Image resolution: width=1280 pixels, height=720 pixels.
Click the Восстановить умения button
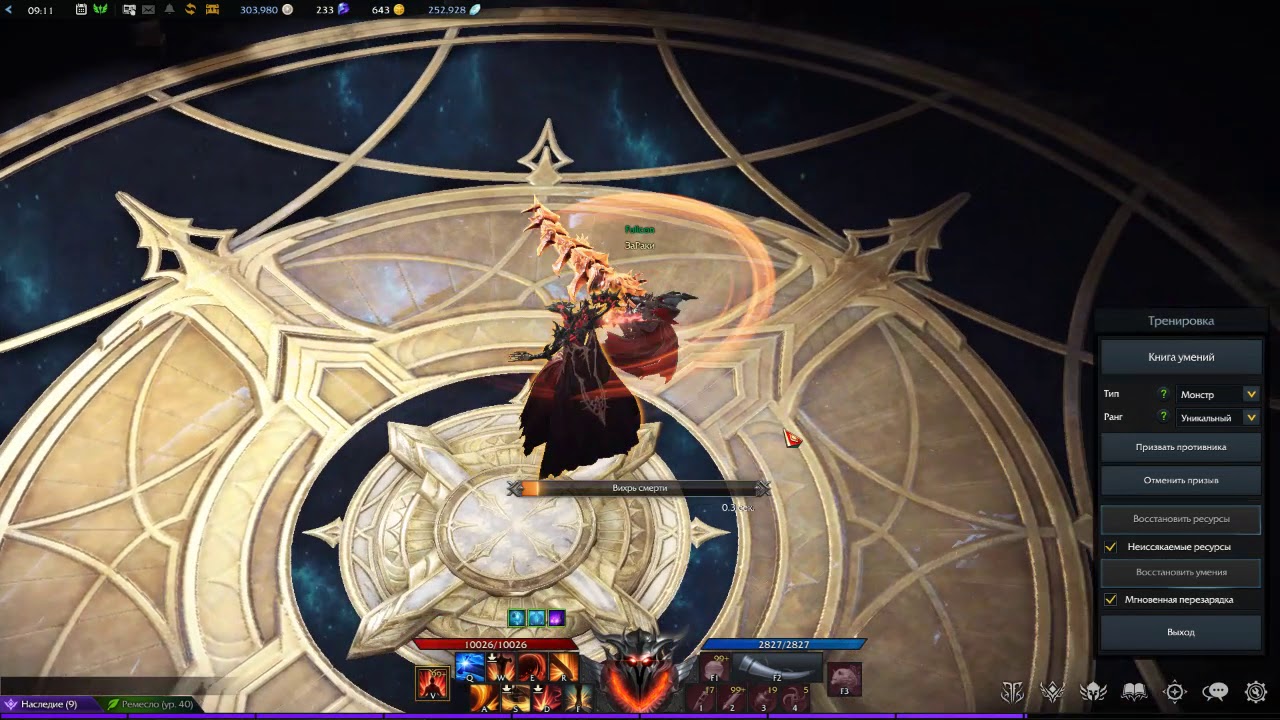coord(1181,572)
